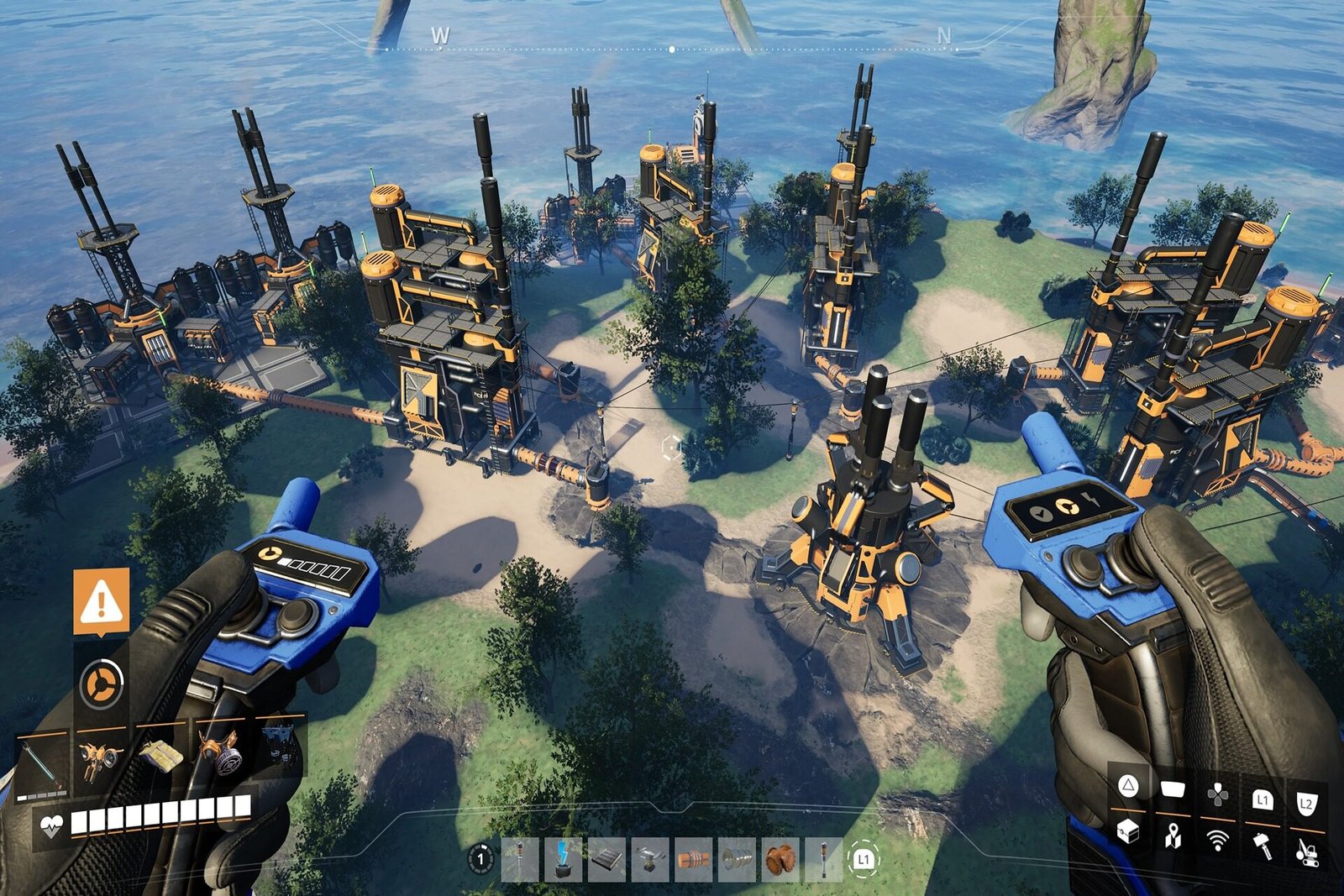
Task: Open the inventory crate icon
Action: pyautogui.click(x=1128, y=833)
